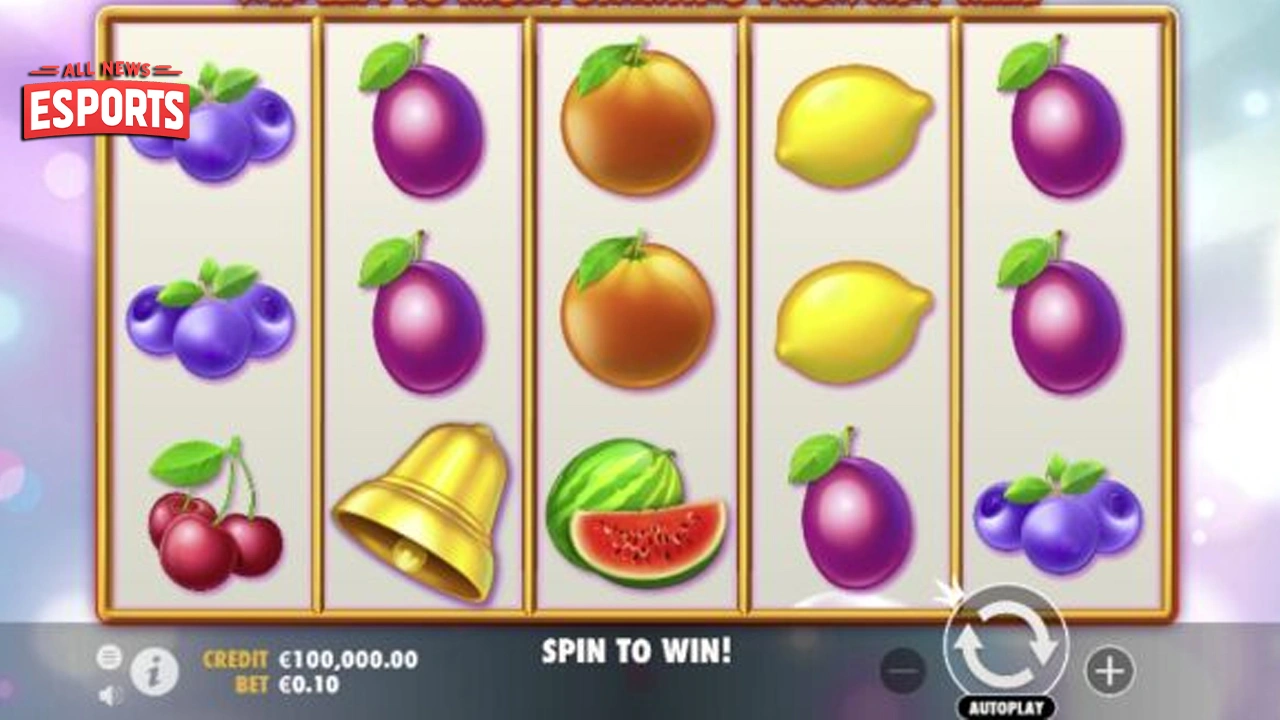Click the CREDIT amount display

coord(345,659)
